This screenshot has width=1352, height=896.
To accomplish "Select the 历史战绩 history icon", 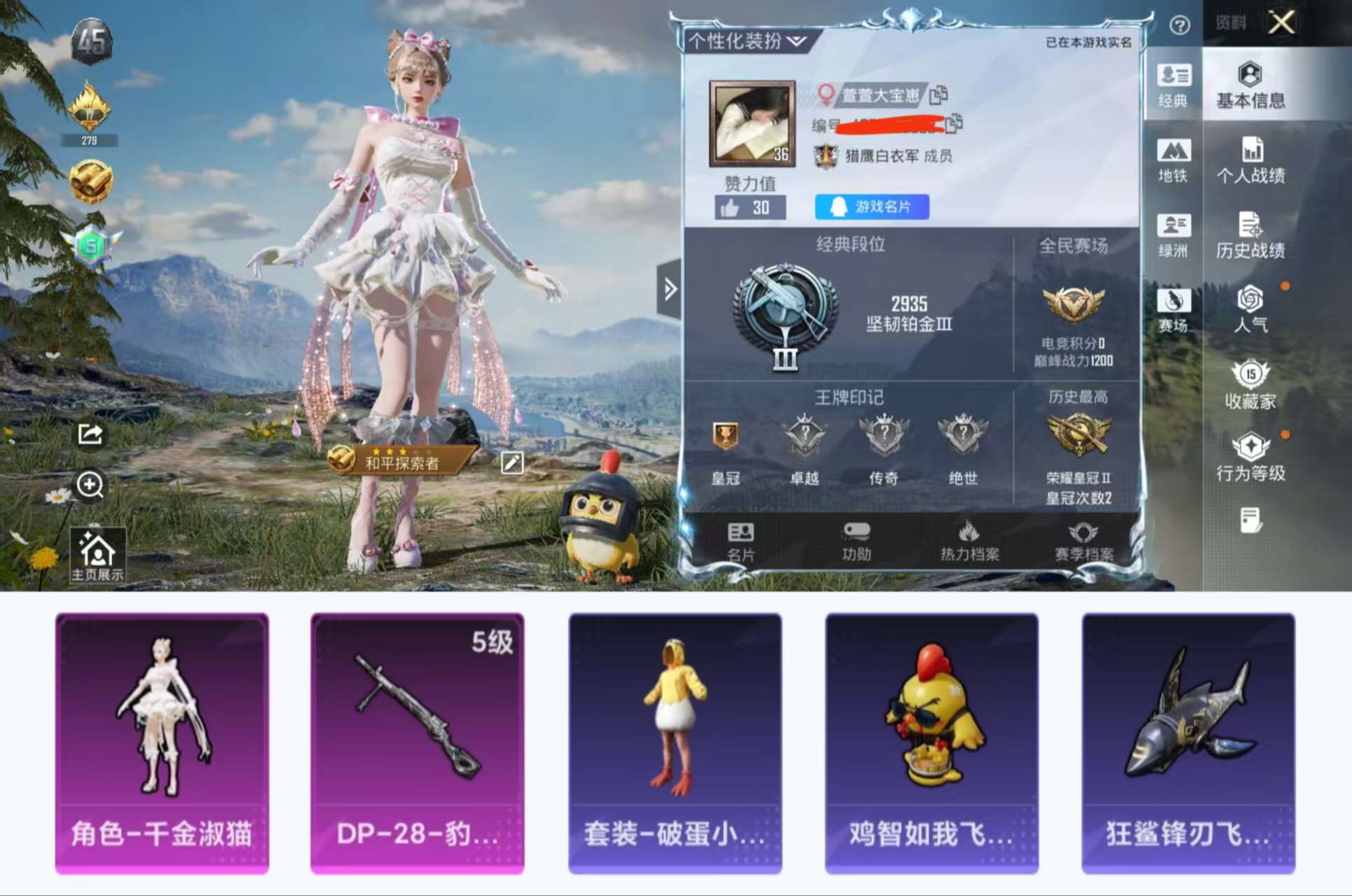I will tap(1252, 236).
